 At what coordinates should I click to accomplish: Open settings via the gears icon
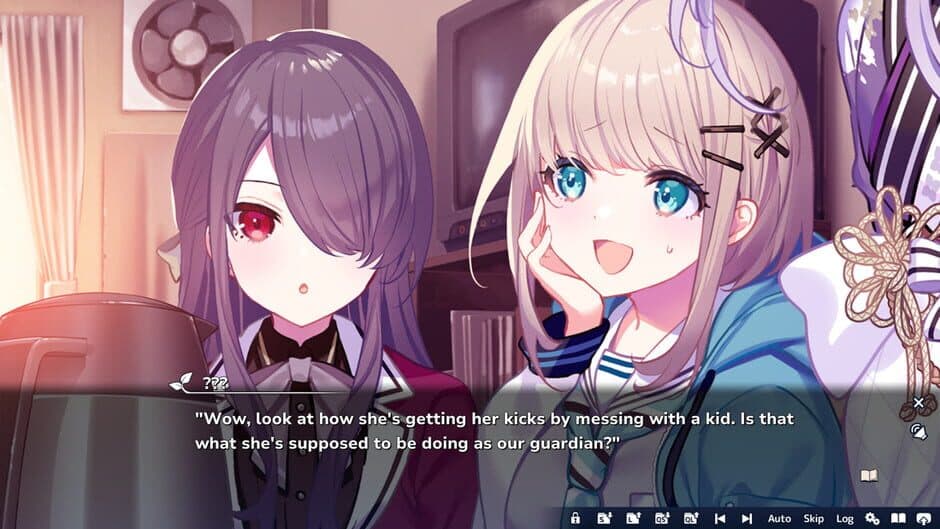(872, 518)
